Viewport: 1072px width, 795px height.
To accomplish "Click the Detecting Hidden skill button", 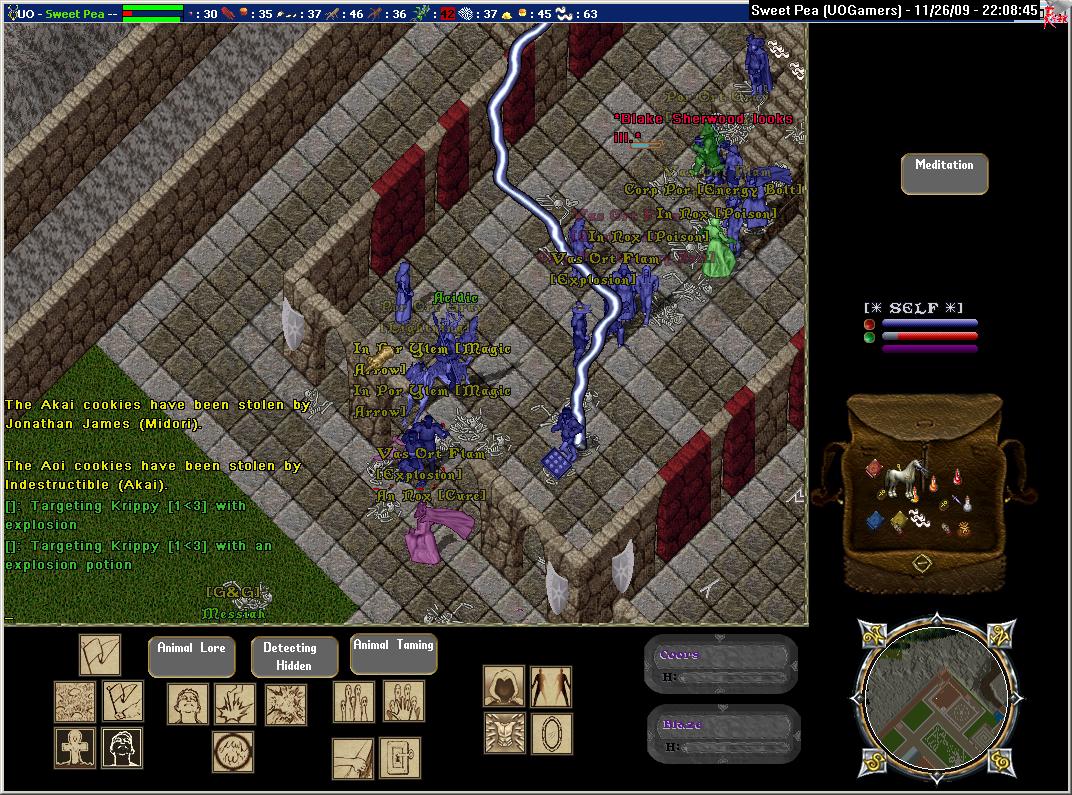I will 288,656.
